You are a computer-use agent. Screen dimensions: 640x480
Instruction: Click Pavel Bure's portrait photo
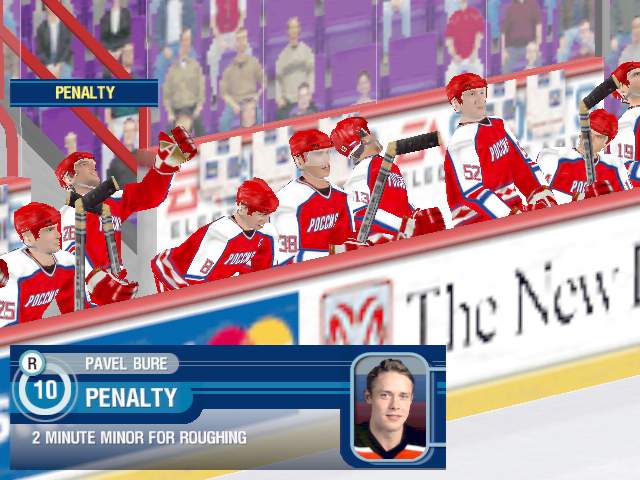click(x=390, y=407)
